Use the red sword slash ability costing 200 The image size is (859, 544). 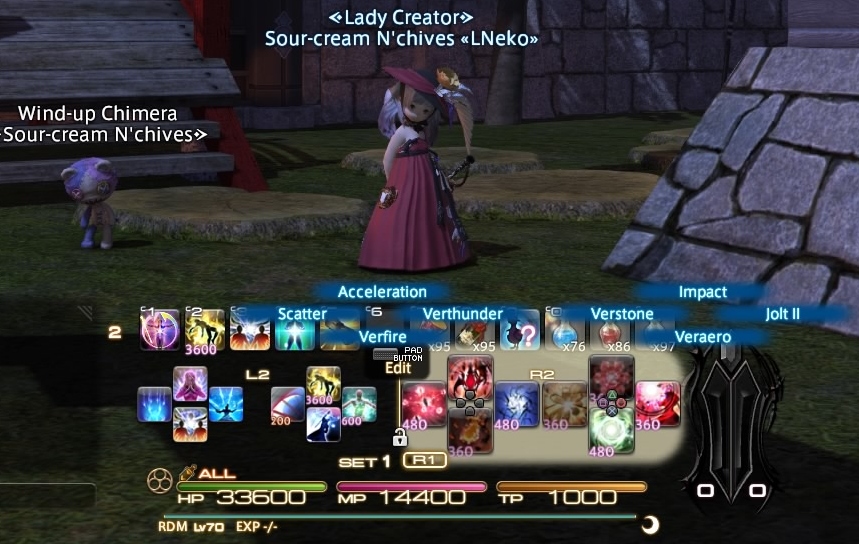pyautogui.click(x=287, y=404)
